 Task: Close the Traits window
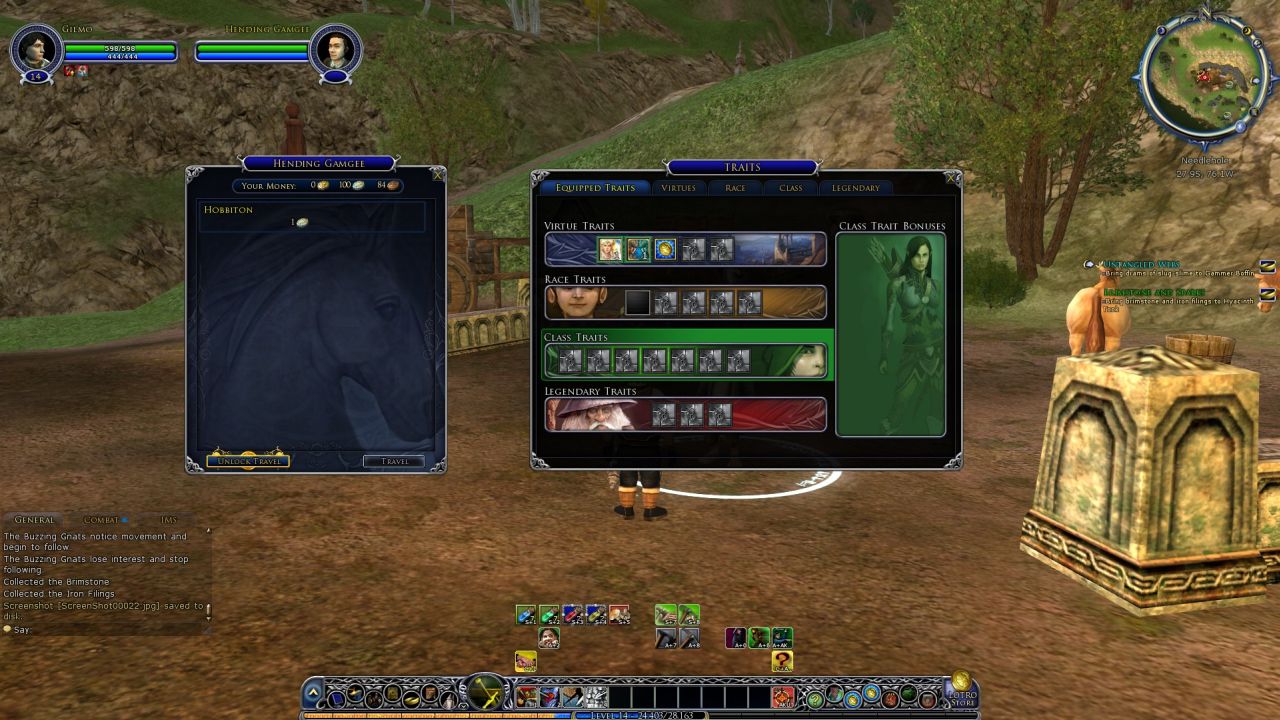(951, 178)
